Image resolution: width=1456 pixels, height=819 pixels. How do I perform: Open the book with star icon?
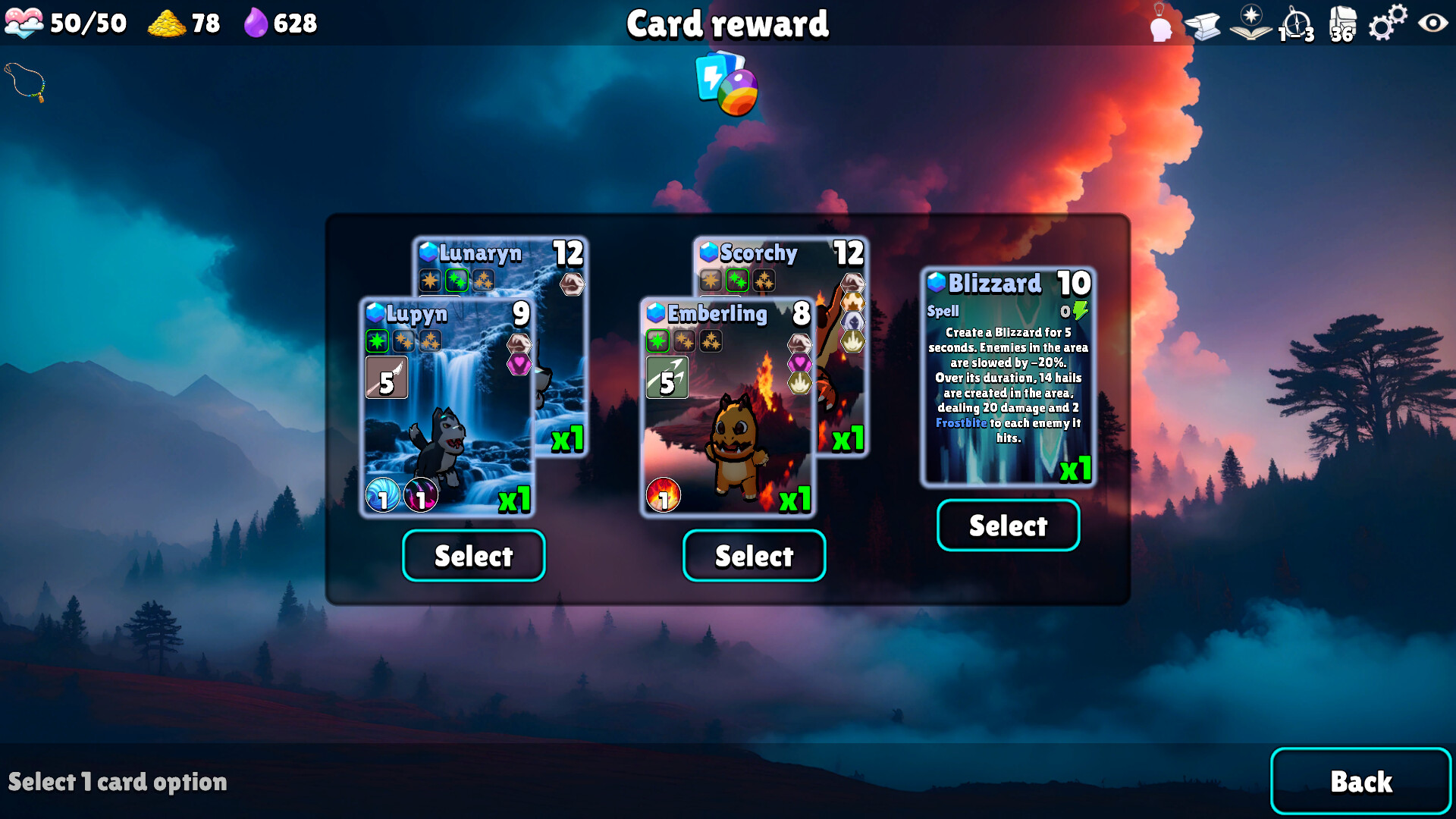click(1250, 23)
